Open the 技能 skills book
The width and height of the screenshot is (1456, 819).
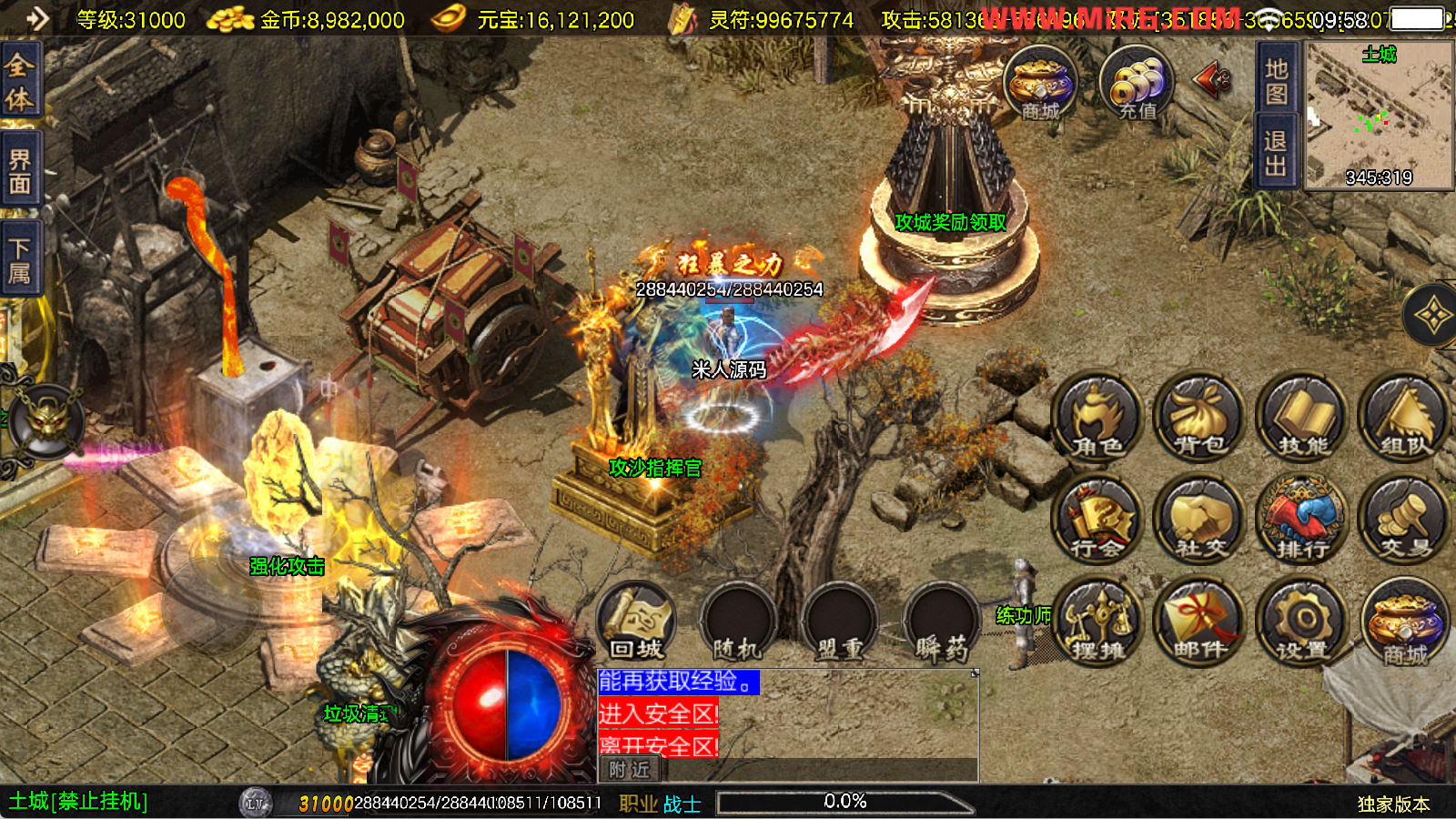(1302, 417)
